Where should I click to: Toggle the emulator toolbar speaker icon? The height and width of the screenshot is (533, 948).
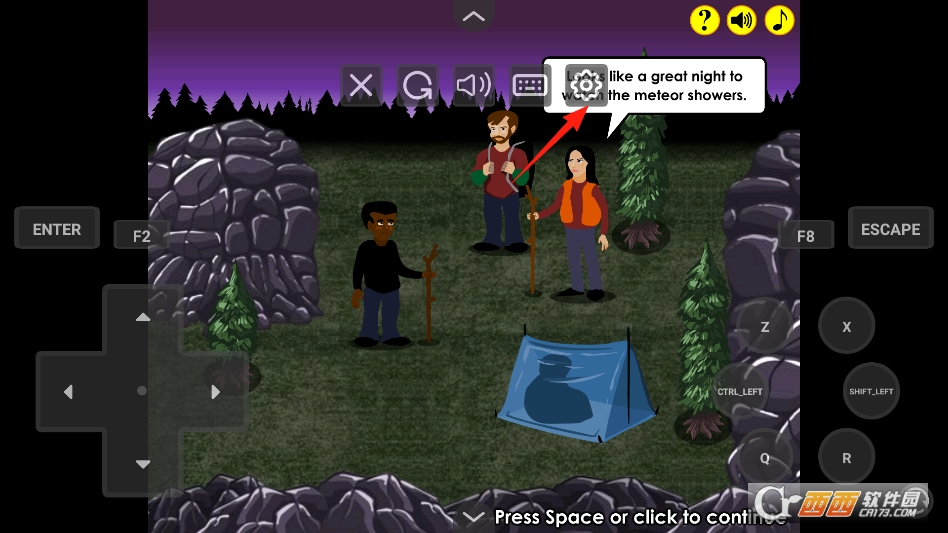click(x=473, y=86)
